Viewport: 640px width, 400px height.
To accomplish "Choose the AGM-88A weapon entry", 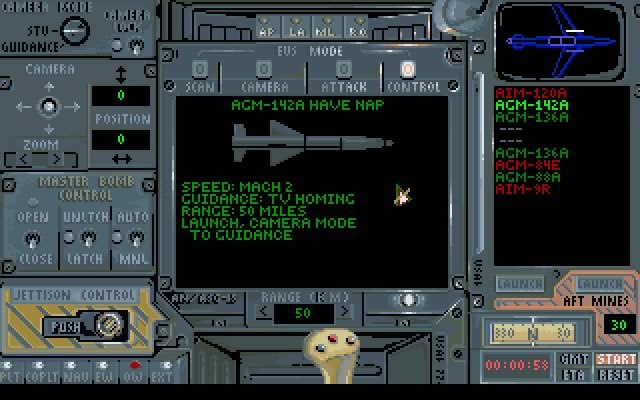I will tap(527, 177).
